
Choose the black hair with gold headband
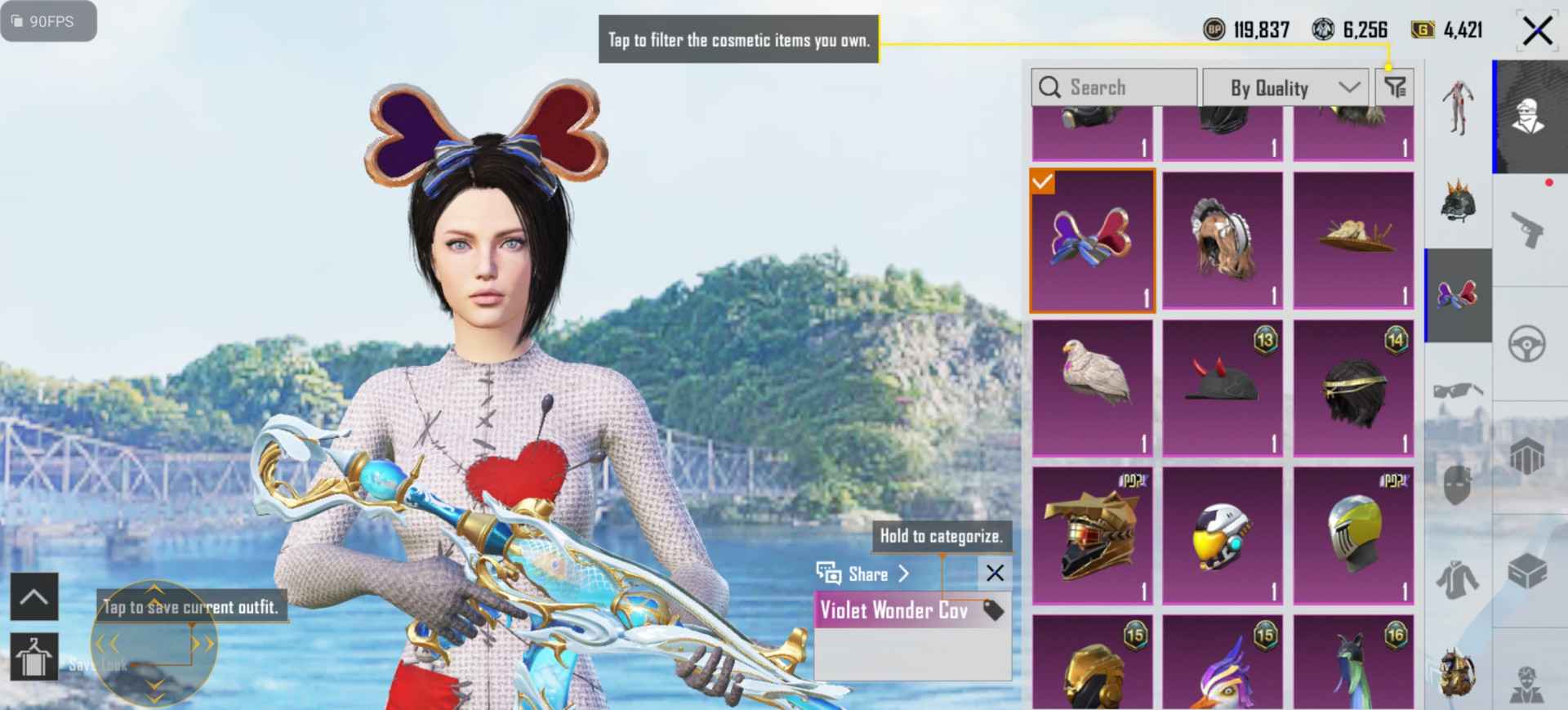1353,388
